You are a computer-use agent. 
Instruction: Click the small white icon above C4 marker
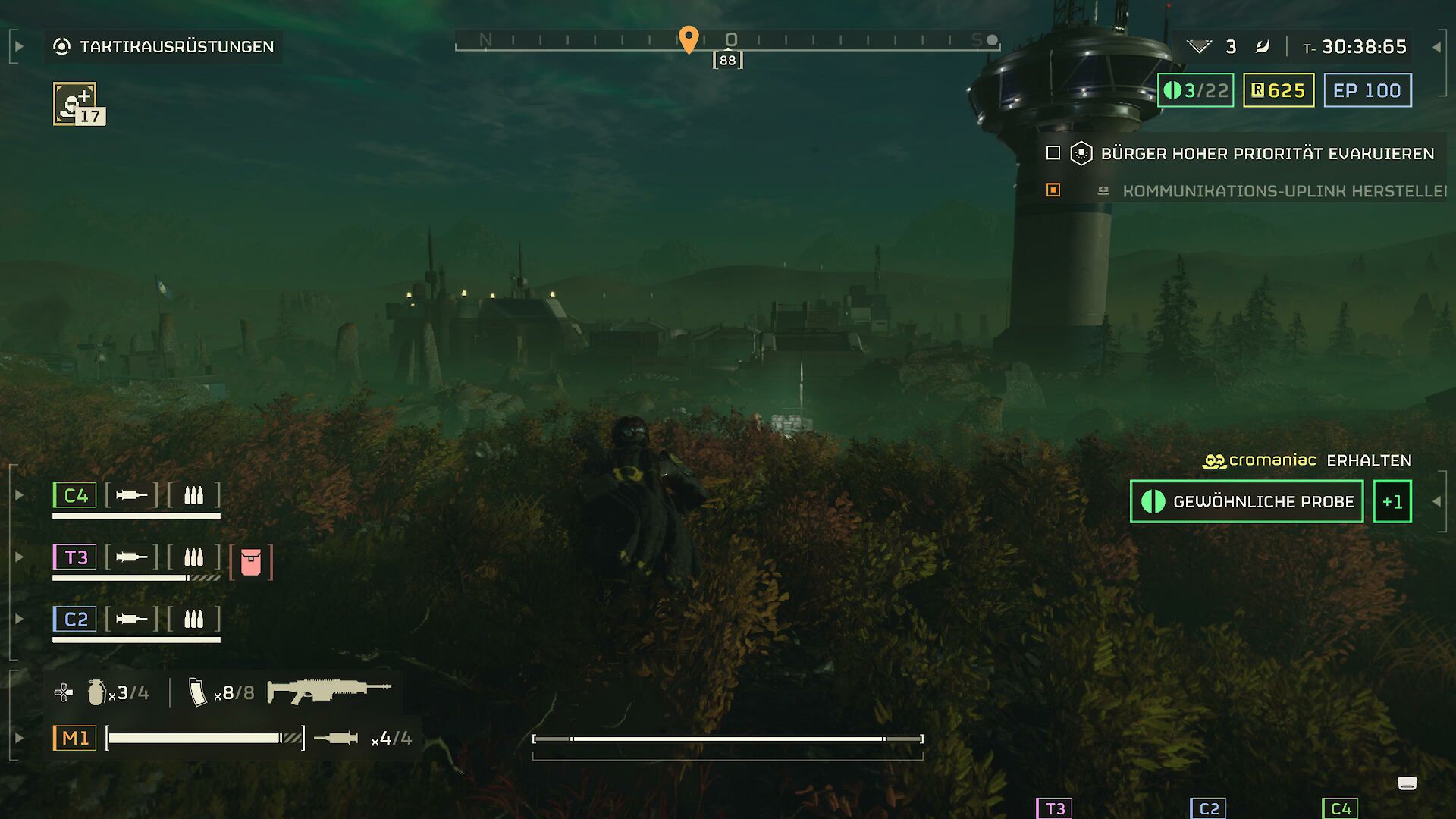(1407, 783)
